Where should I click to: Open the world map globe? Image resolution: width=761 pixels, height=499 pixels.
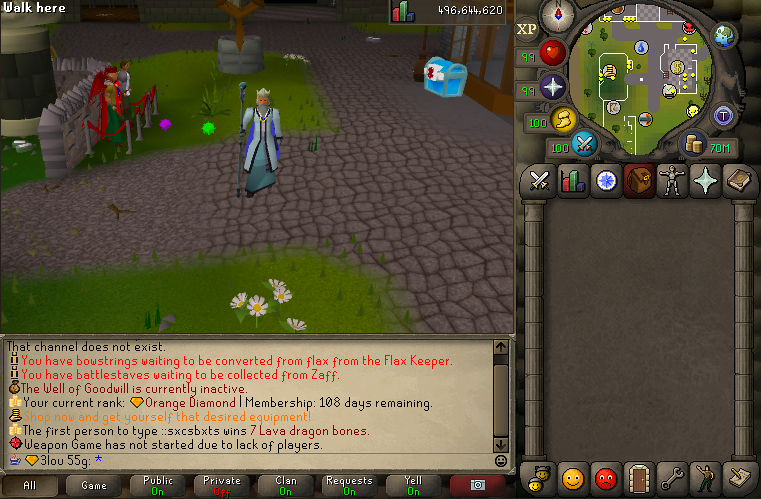tap(726, 36)
